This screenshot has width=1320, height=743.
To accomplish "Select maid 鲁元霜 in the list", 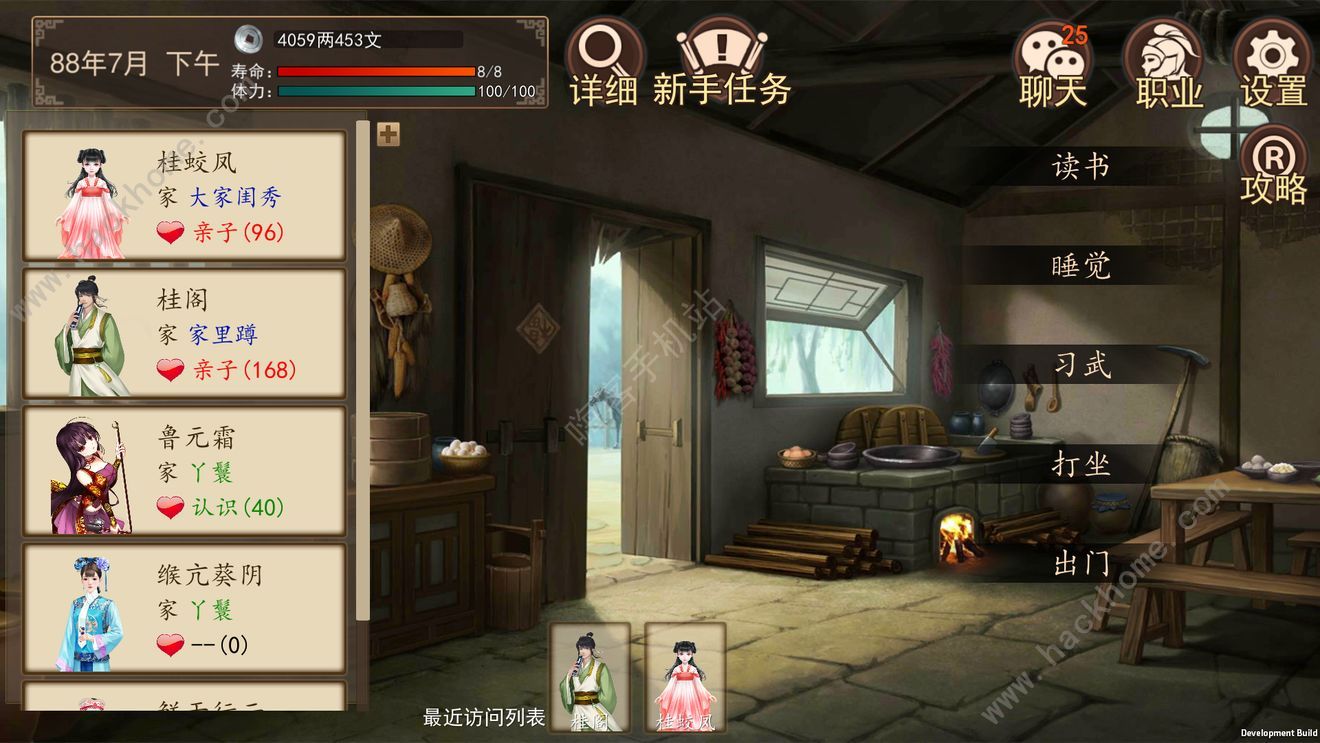I will [184, 472].
